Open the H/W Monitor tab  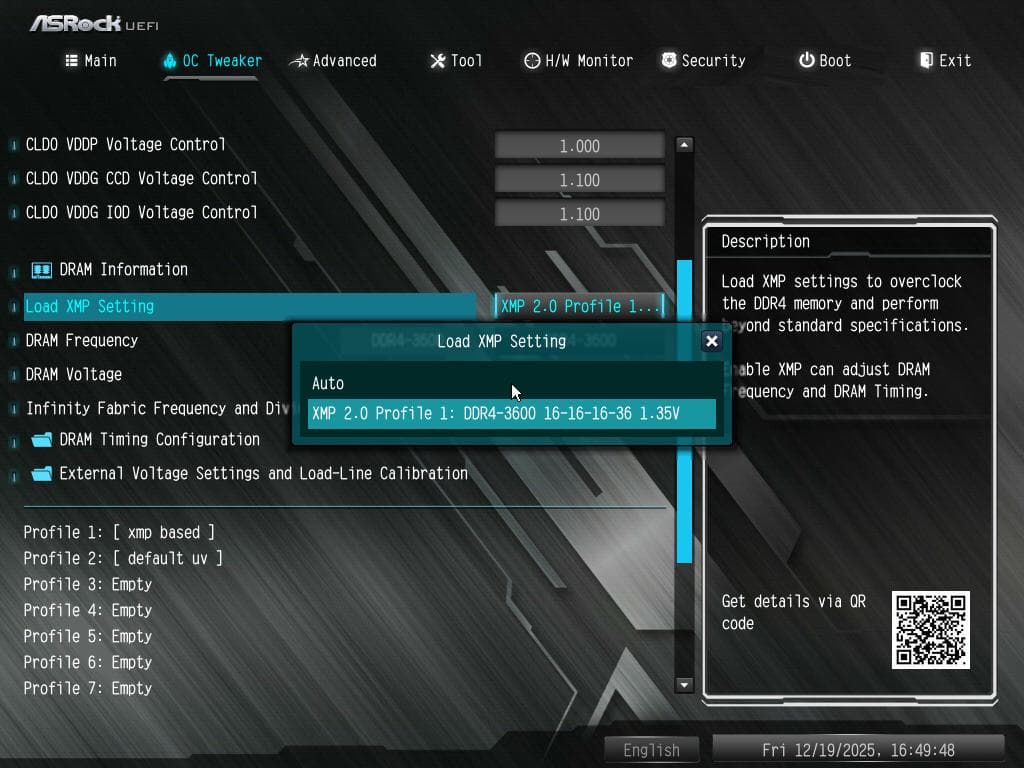pyautogui.click(x=578, y=61)
